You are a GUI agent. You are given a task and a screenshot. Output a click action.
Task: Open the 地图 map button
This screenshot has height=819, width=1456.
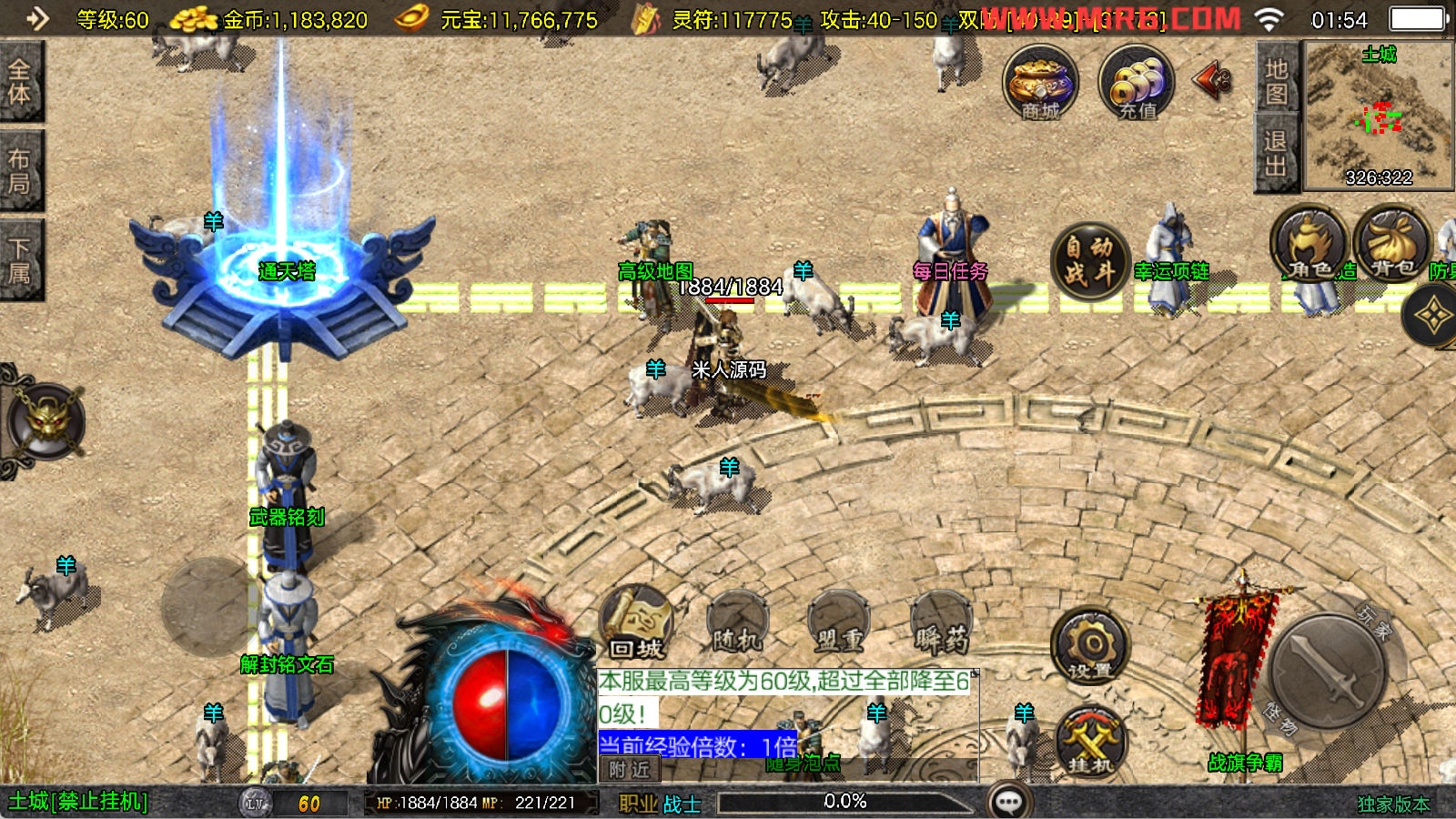coord(1276,82)
